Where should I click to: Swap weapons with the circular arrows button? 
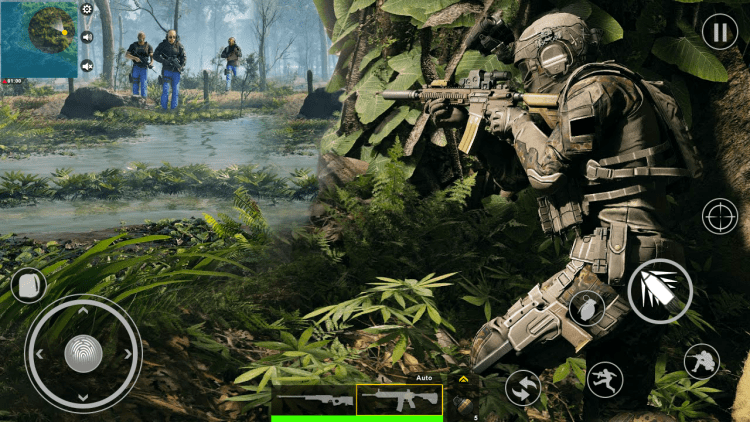(x=522, y=388)
